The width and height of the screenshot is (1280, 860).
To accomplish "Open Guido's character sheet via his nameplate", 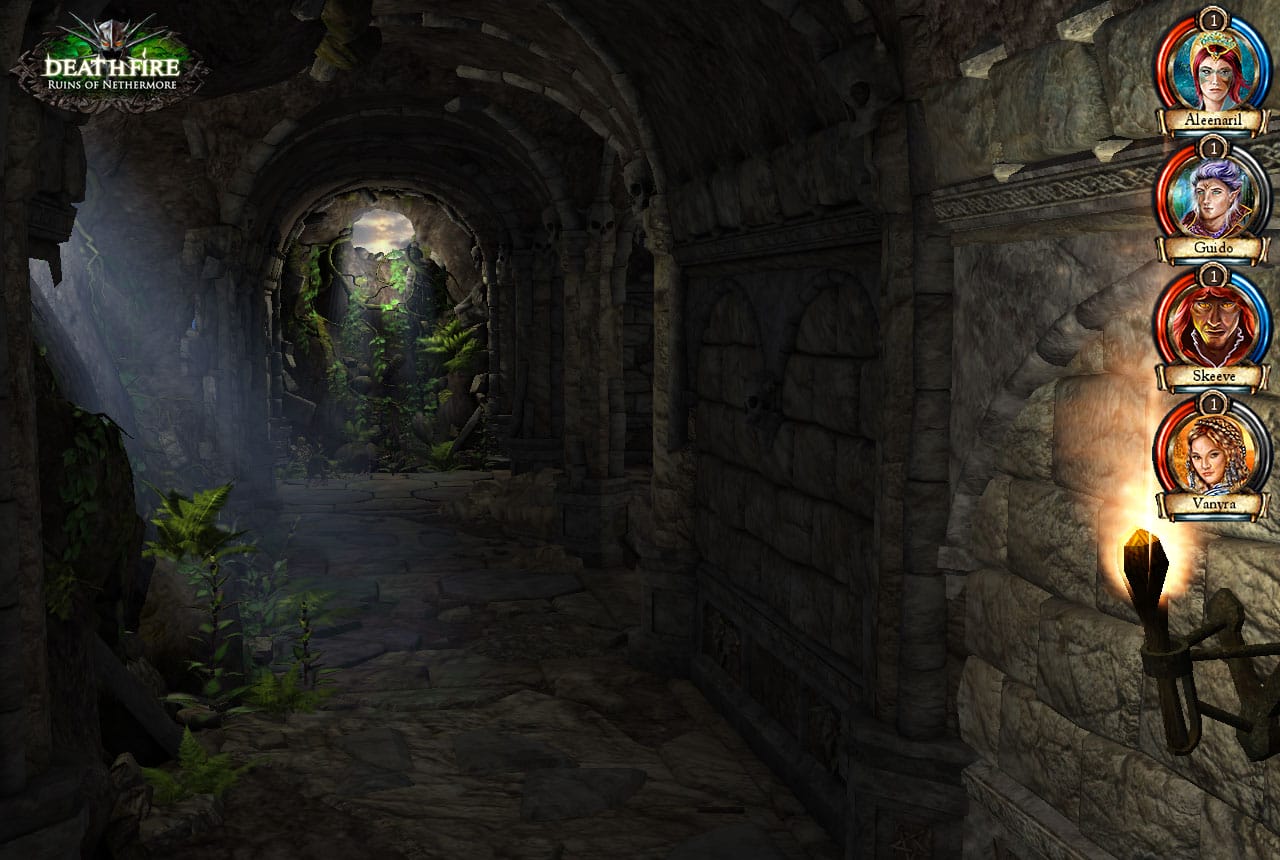I will coord(1215,245).
